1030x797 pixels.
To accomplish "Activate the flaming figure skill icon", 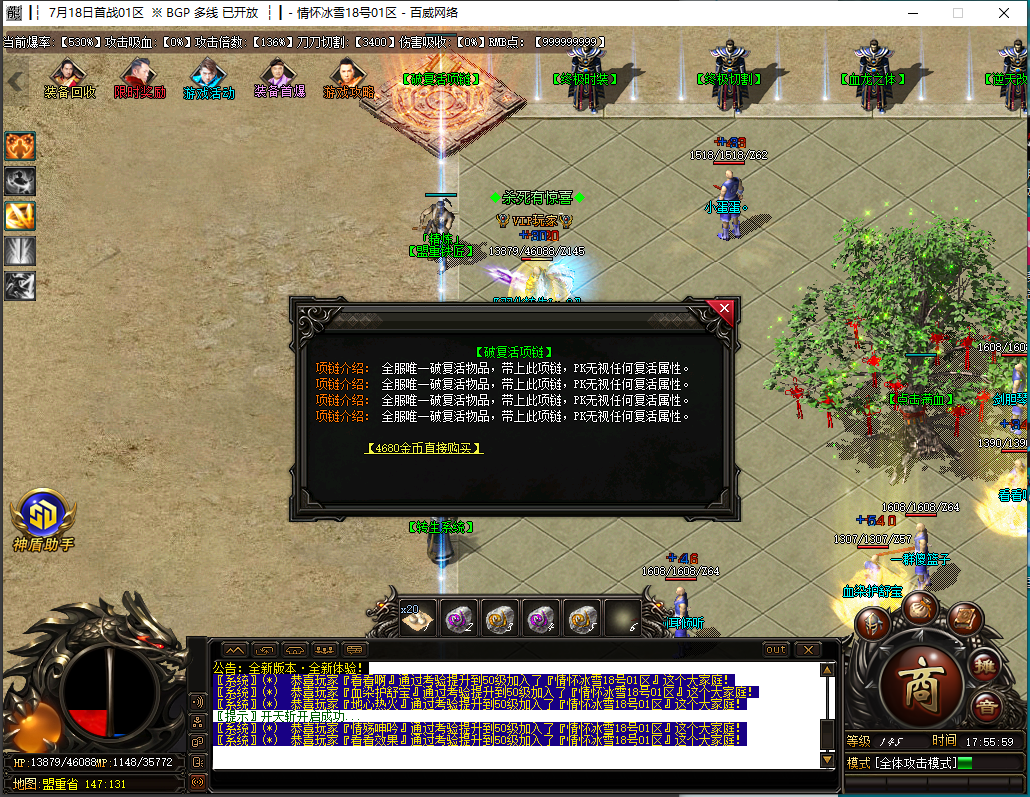I will [20, 146].
